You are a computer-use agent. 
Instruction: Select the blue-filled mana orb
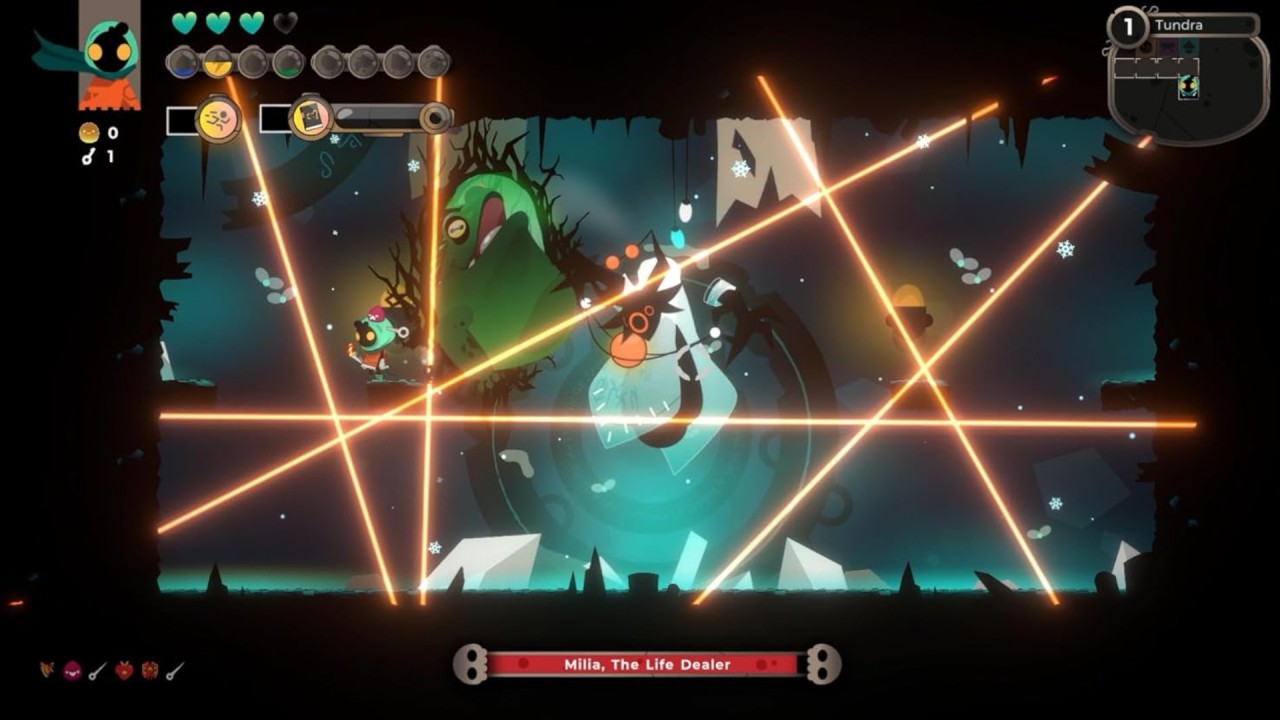(x=182, y=63)
